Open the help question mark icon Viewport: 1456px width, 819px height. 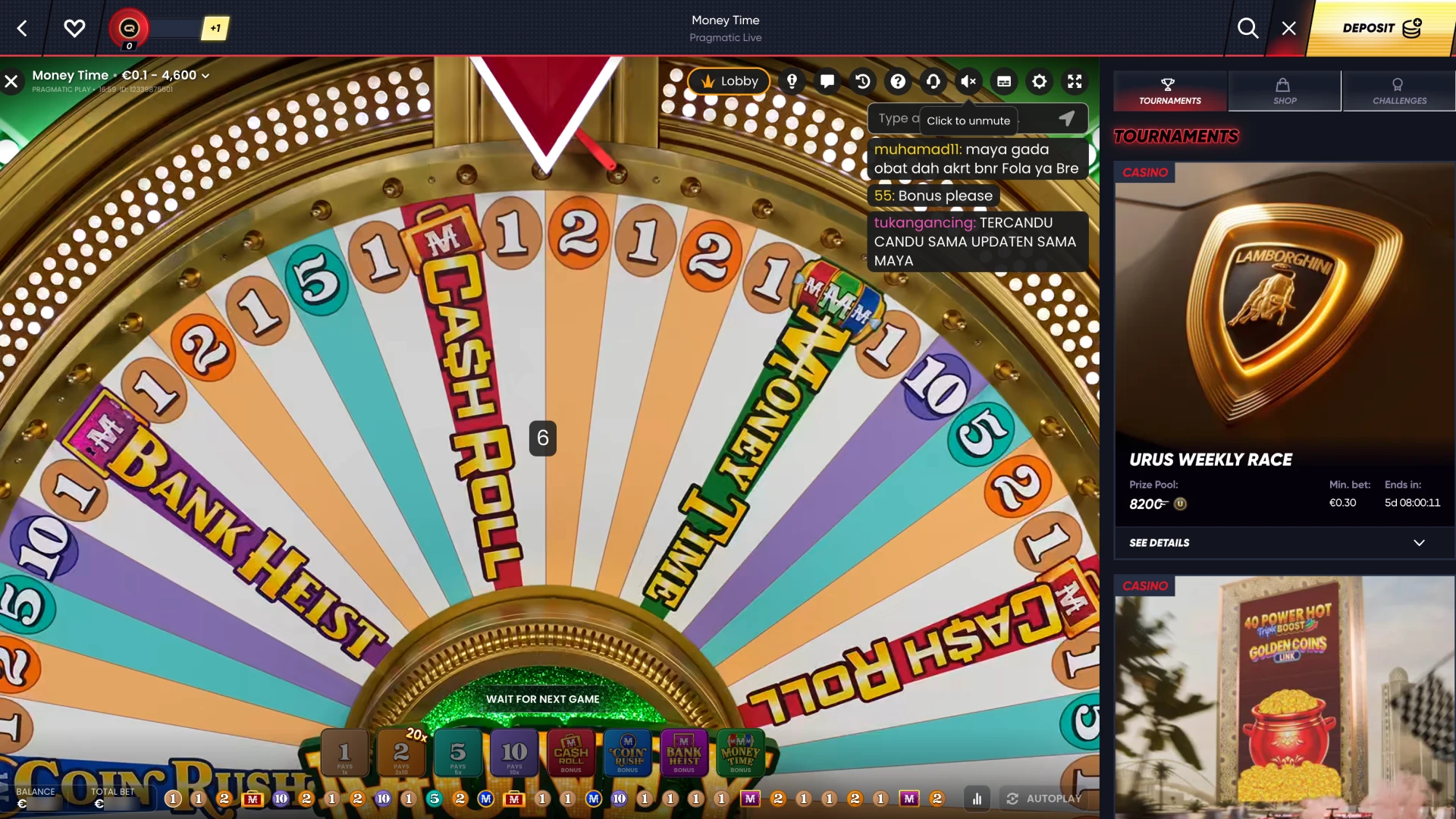(898, 81)
